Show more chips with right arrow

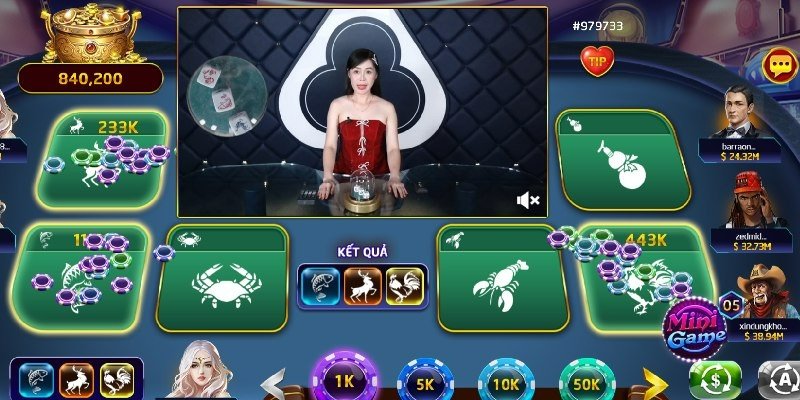point(655,383)
